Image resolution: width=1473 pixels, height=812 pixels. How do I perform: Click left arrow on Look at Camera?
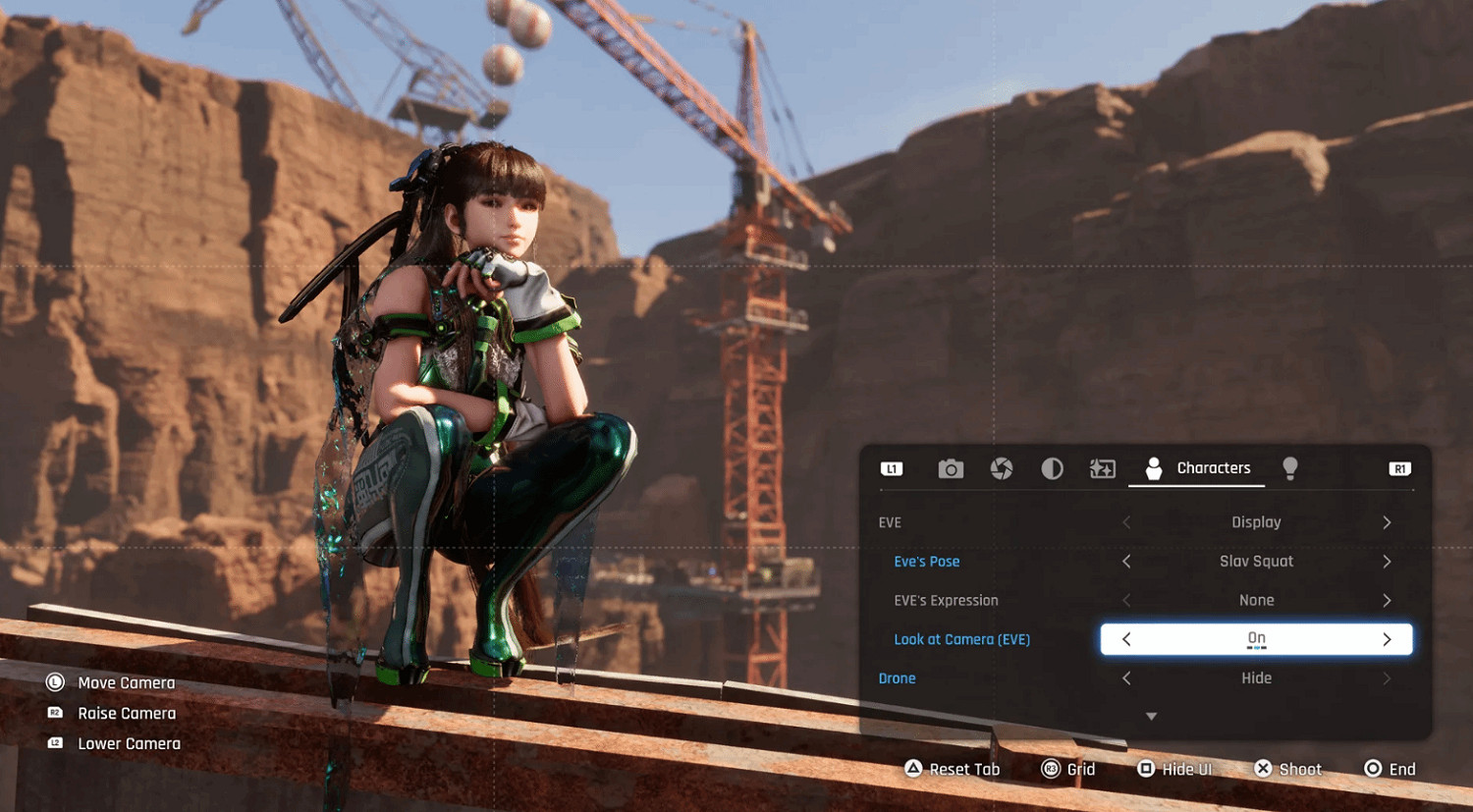click(x=1126, y=639)
